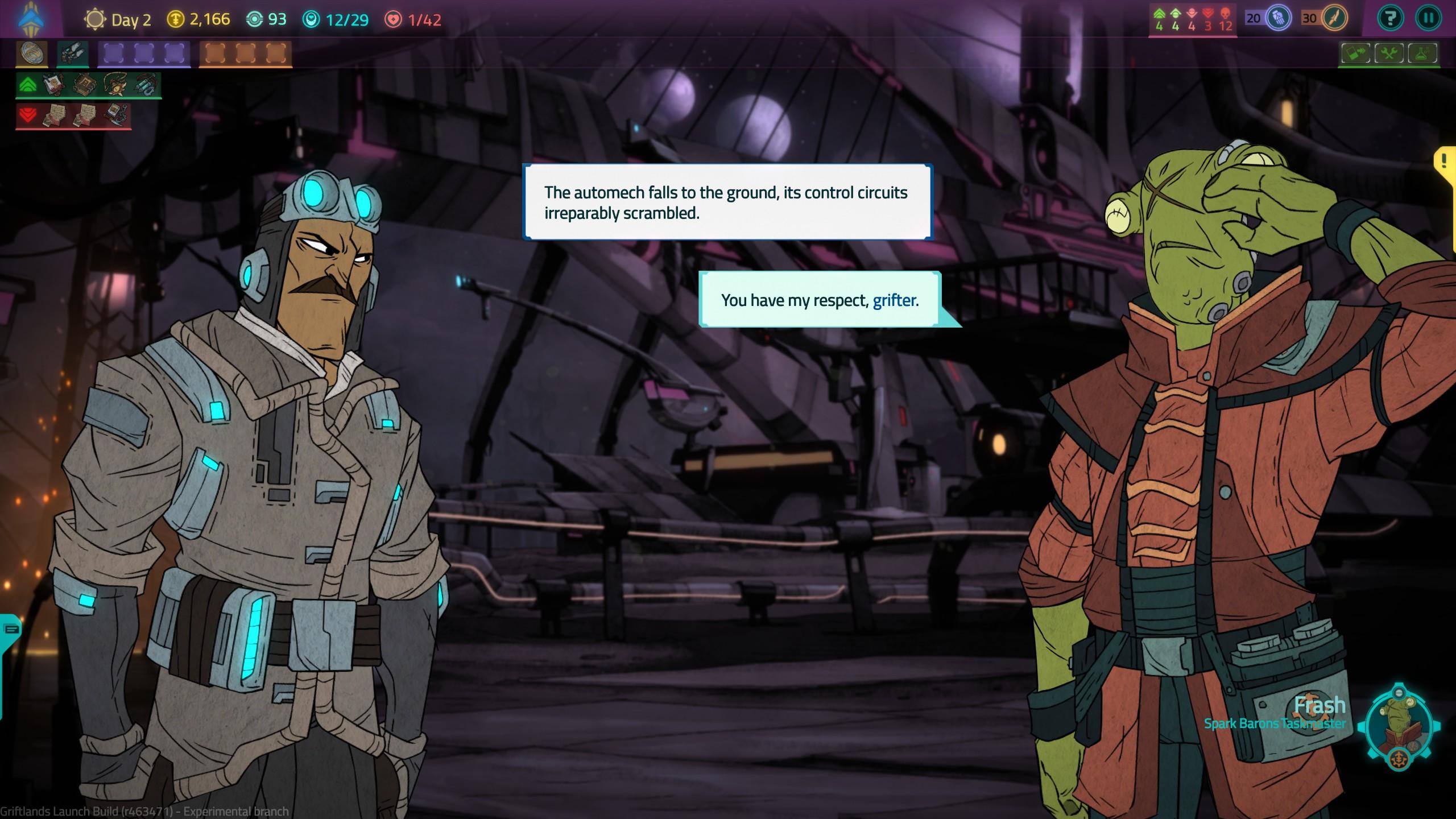Open Frash's portrait in the corner
Image resolution: width=1456 pixels, height=819 pixels.
[1398, 727]
